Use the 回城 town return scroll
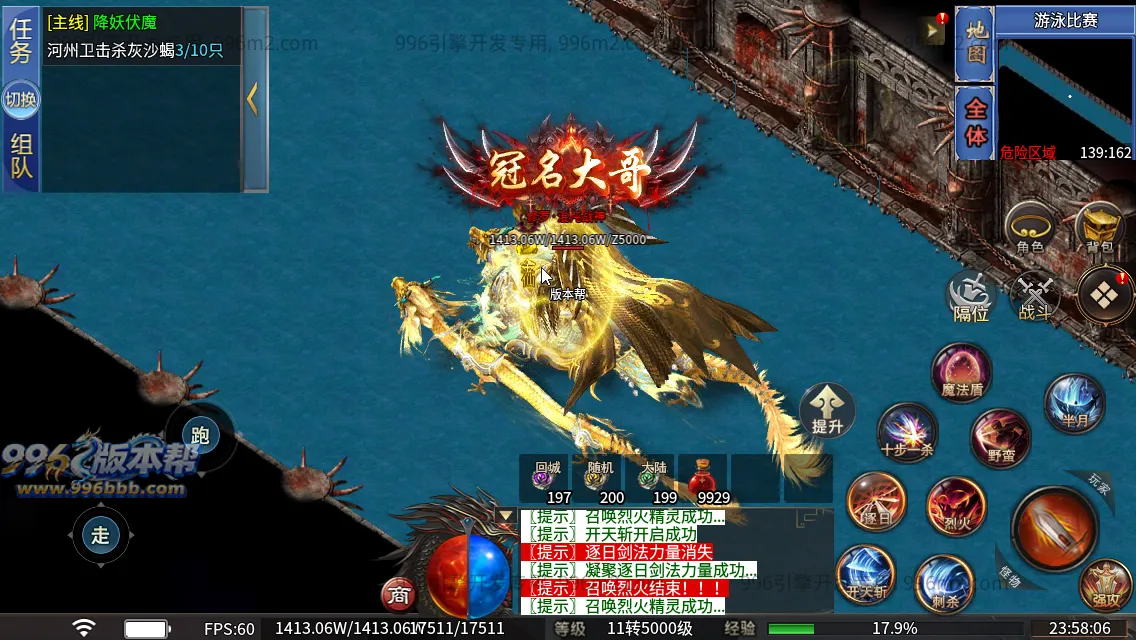 coord(547,478)
